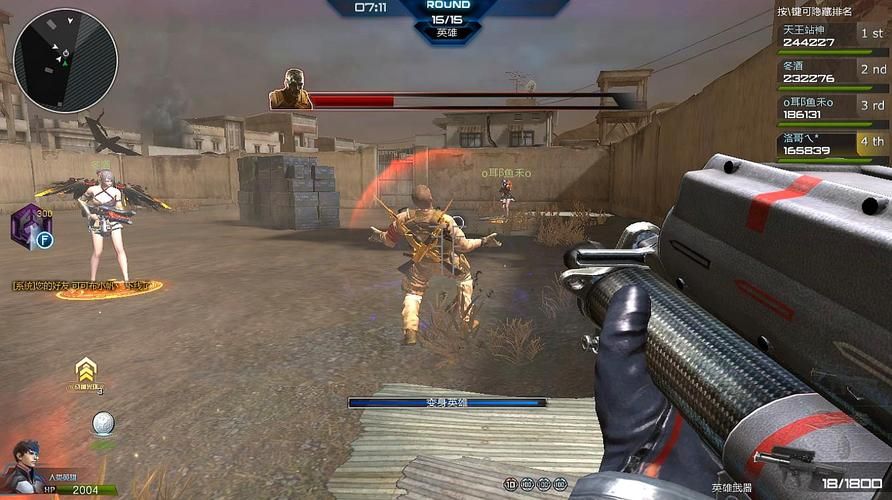Select the red-ringed first ammo type icon
Viewport: 892px width, 500px height.
511,484
